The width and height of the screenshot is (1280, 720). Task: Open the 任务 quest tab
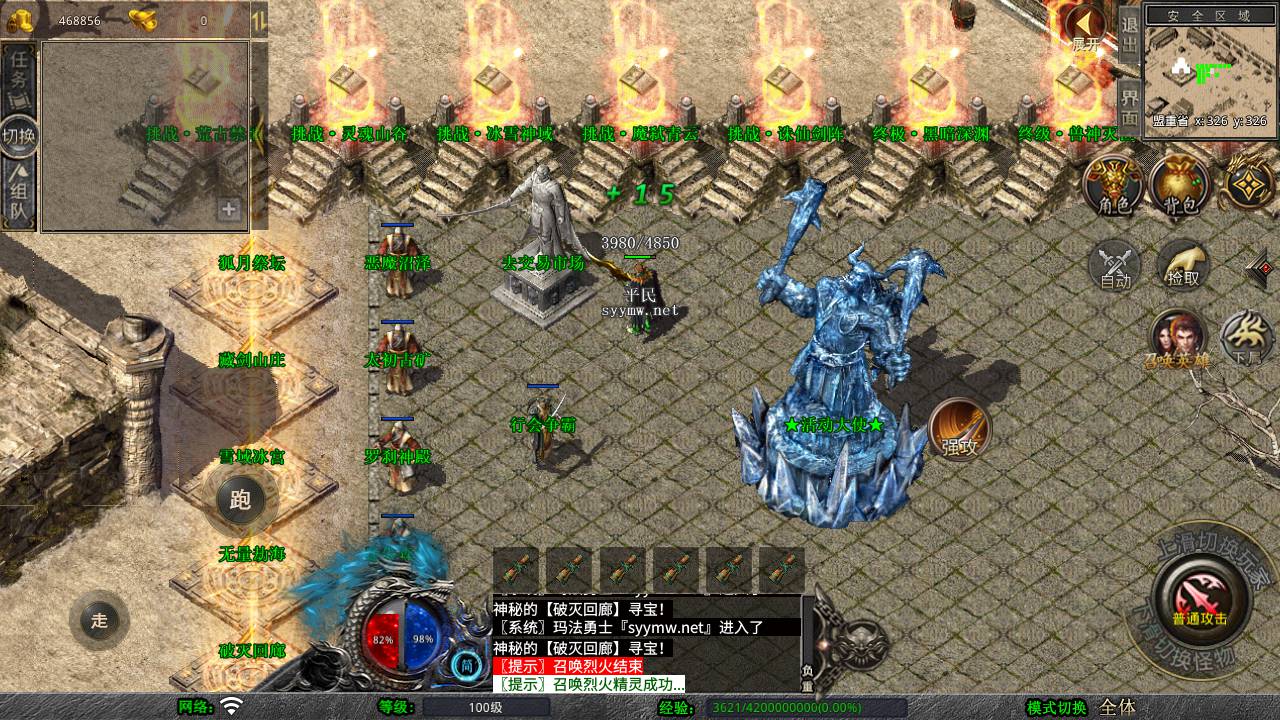pyautogui.click(x=19, y=79)
